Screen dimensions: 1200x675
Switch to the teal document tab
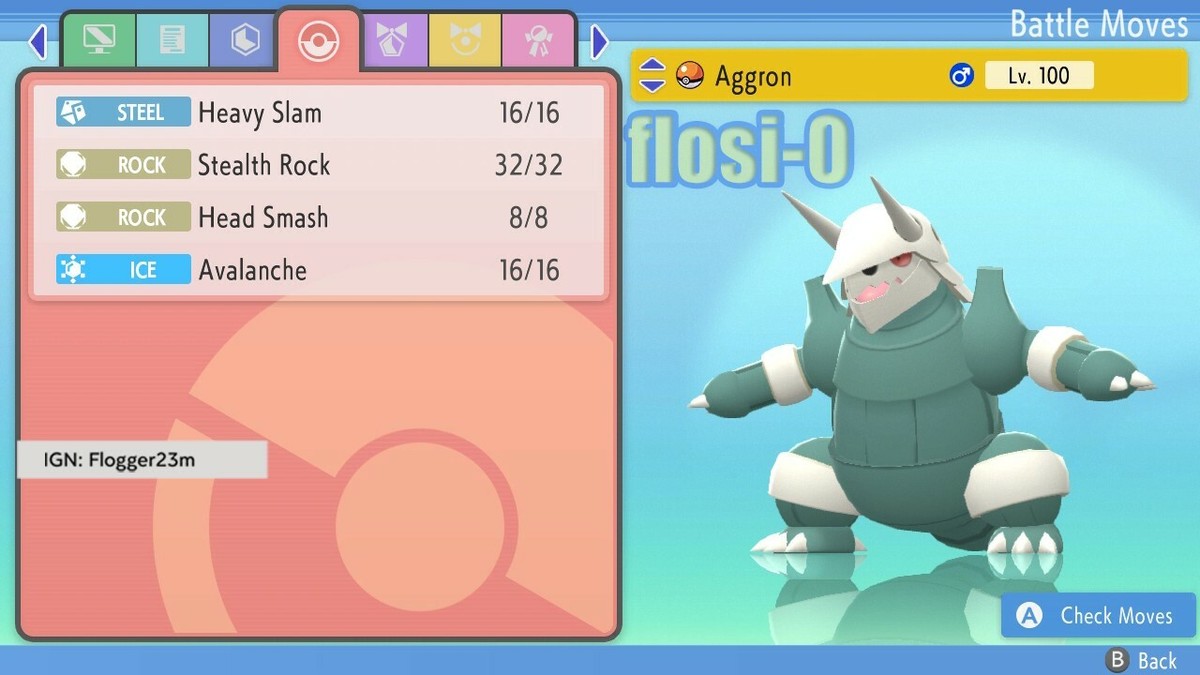pyautogui.click(x=172, y=40)
